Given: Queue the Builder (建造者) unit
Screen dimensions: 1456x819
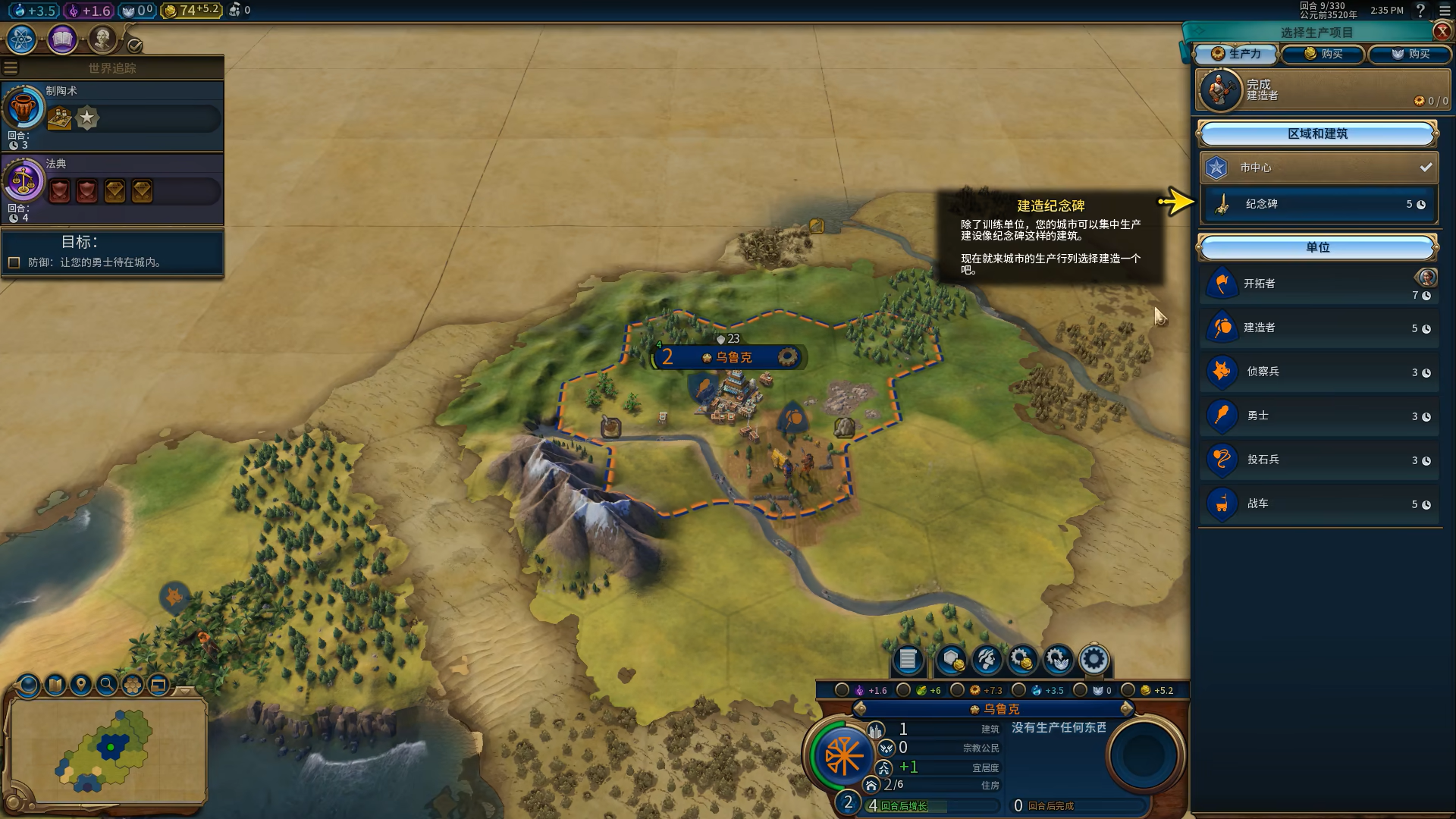Looking at the screenshot, I should click(x=1318, y=328).
